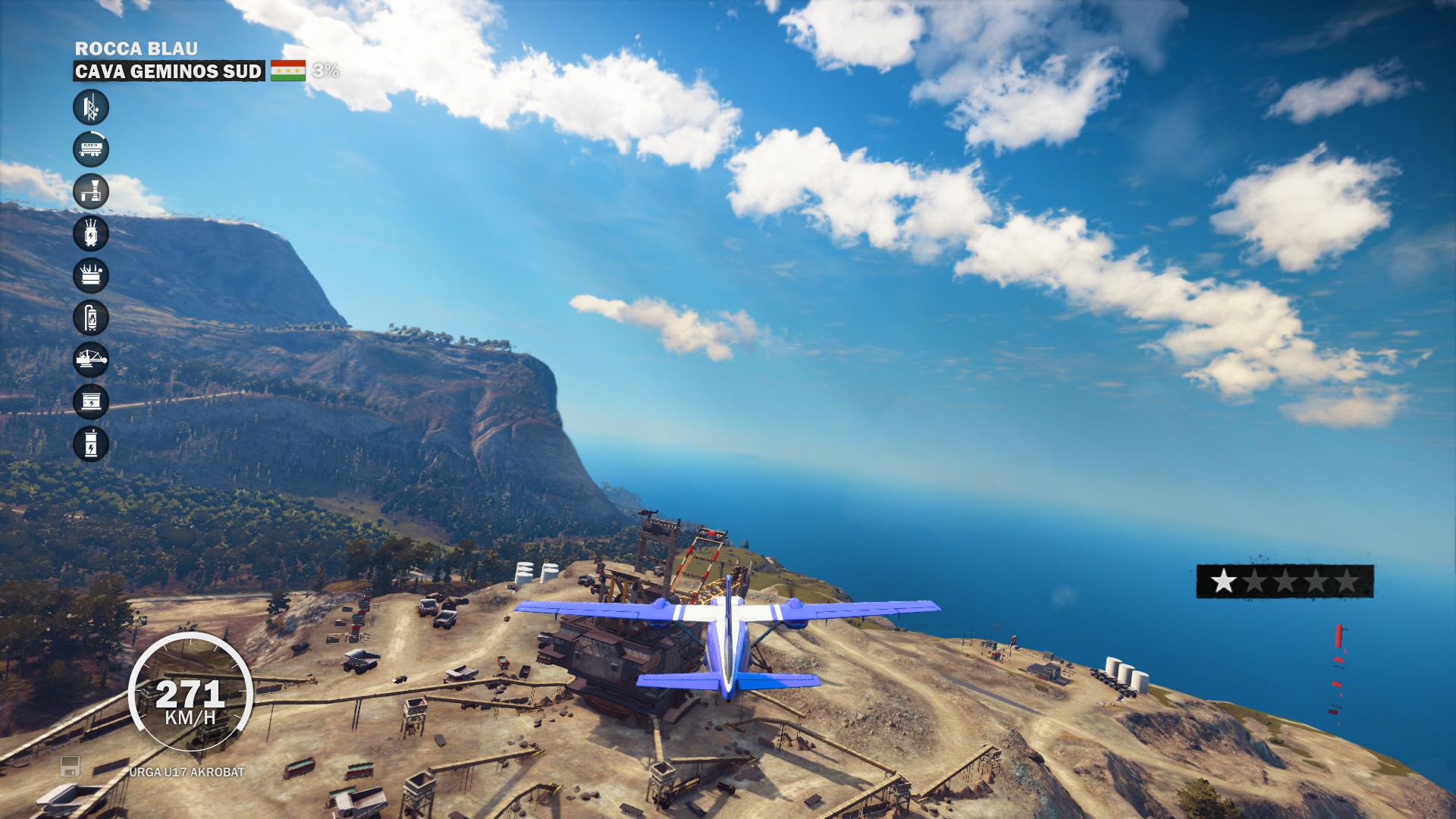Expand the CAVA GEMINOS SUD settlement banner

coord(168,72)
